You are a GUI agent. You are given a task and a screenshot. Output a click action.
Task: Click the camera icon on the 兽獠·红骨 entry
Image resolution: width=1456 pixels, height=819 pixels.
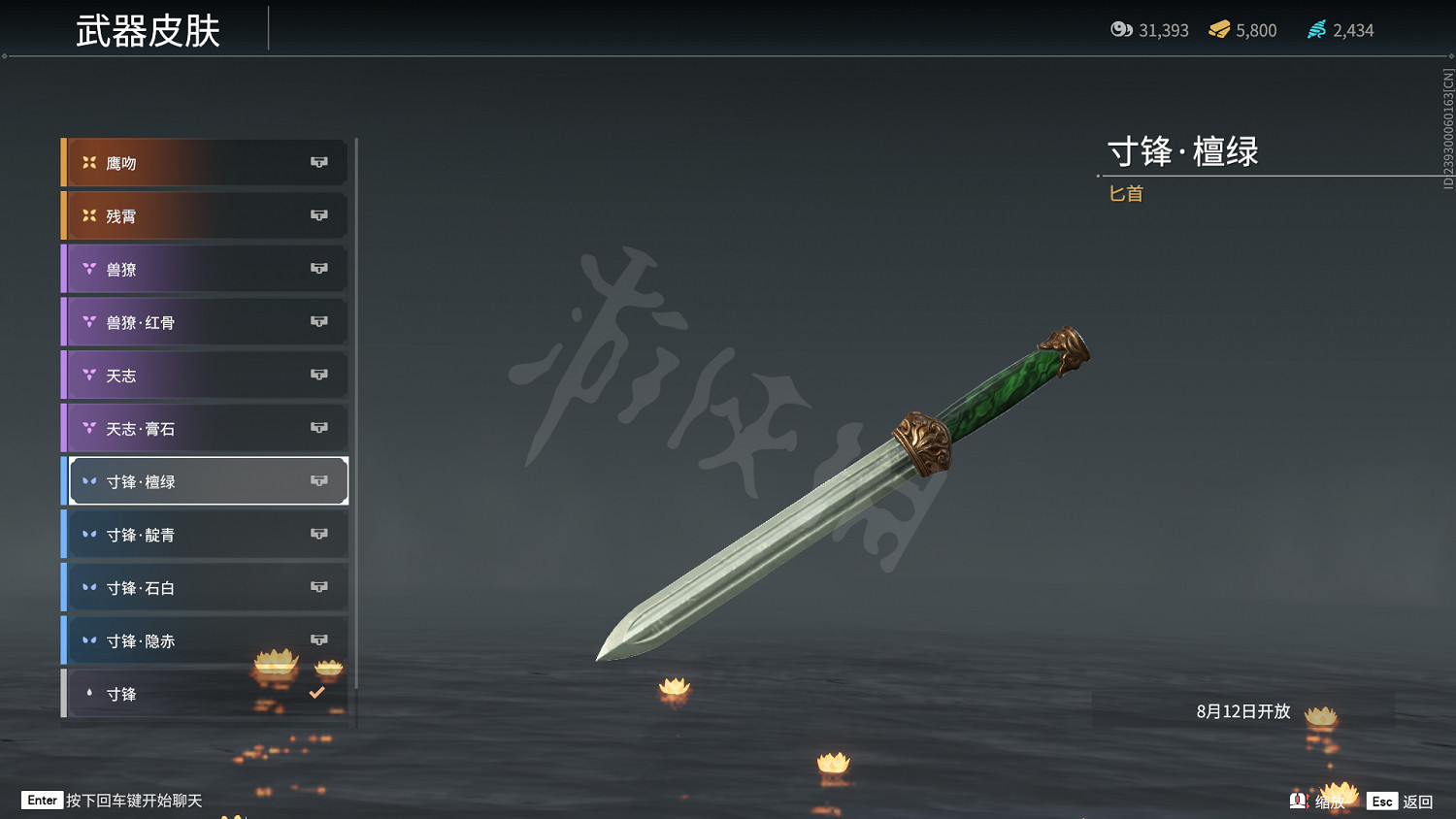coord(319,321)
